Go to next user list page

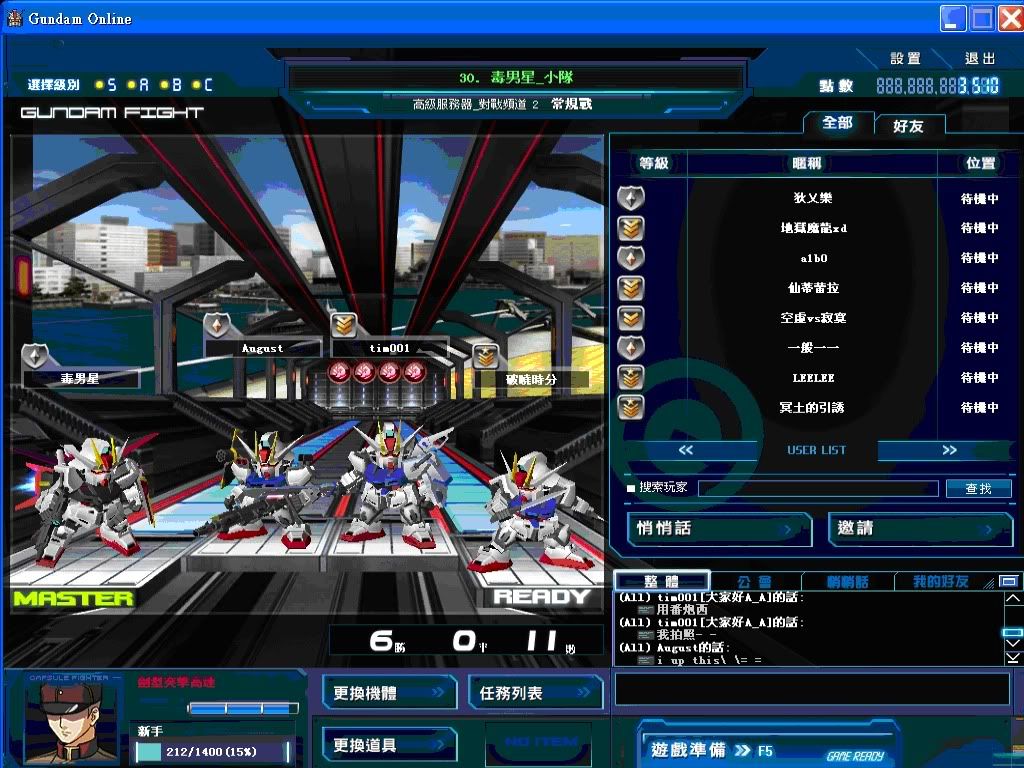click(949, 450)
